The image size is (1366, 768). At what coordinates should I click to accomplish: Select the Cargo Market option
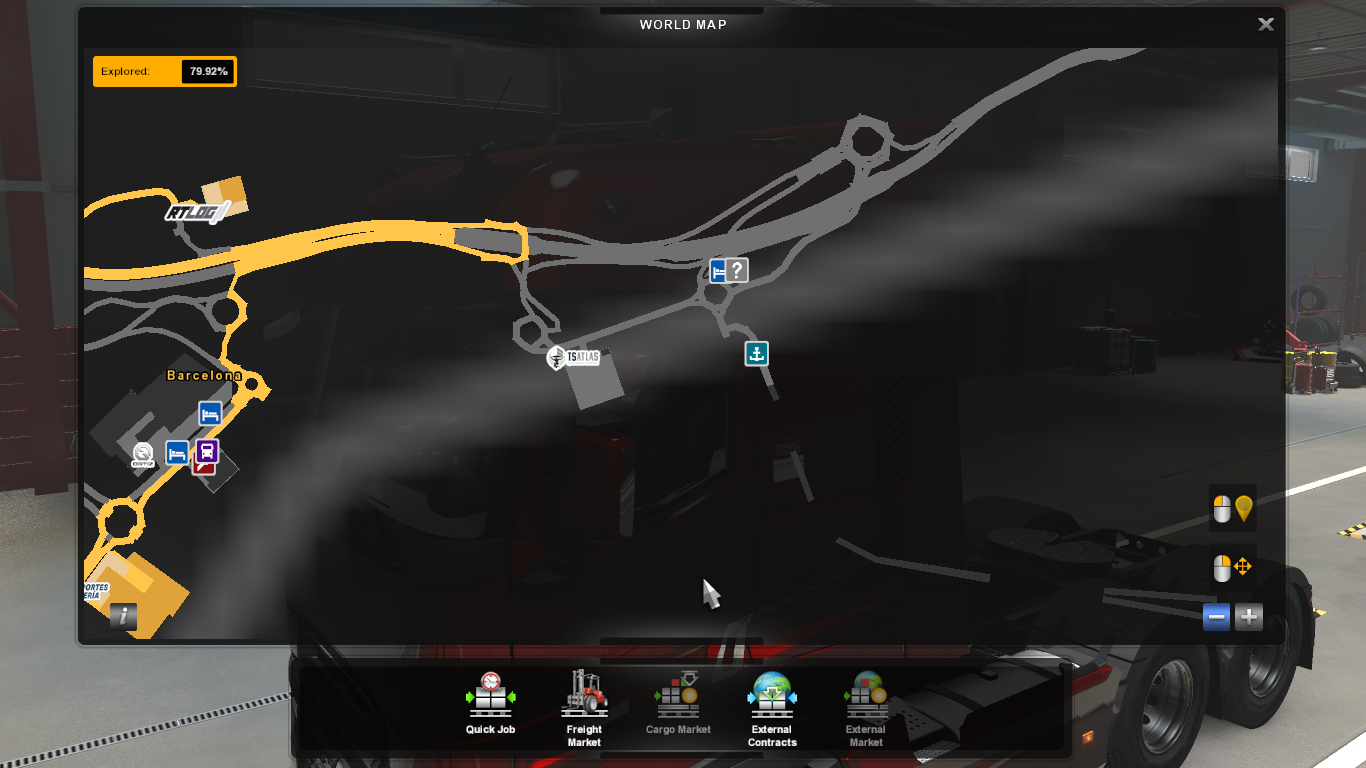point(678,704)
